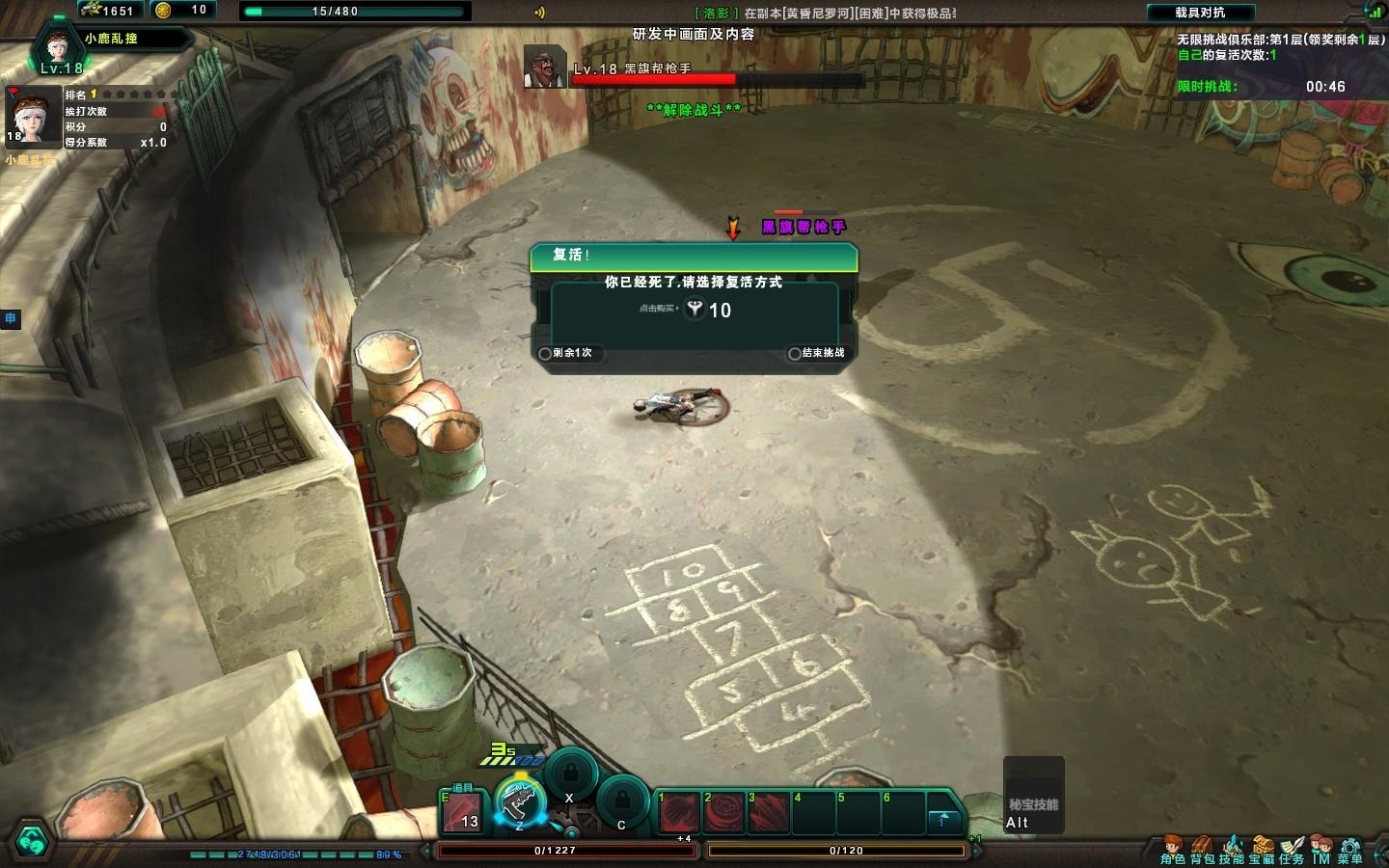
Task: Open the 菜单 gear menu
Action: coord(1350,850)
